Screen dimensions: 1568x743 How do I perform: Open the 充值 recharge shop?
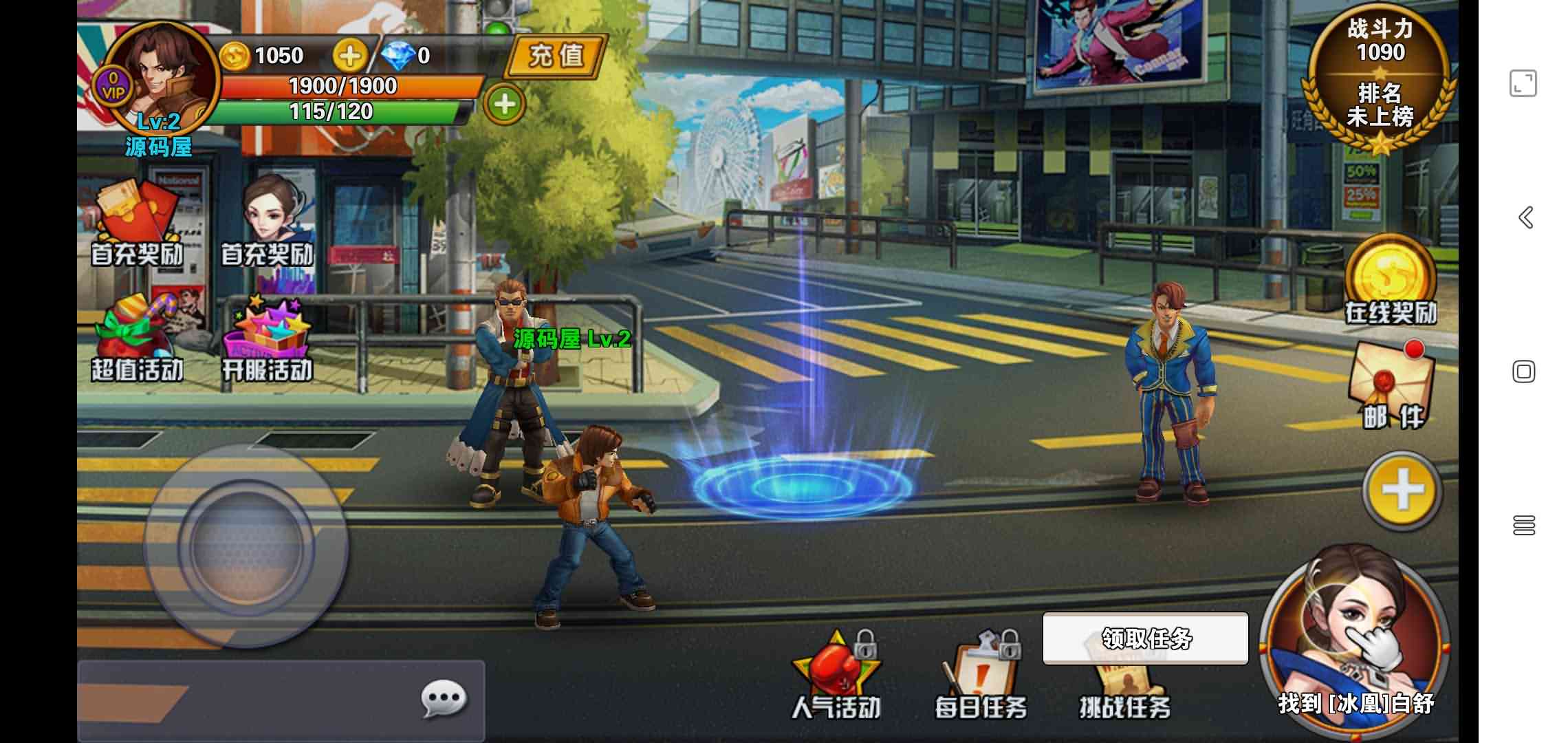(556, 55)
